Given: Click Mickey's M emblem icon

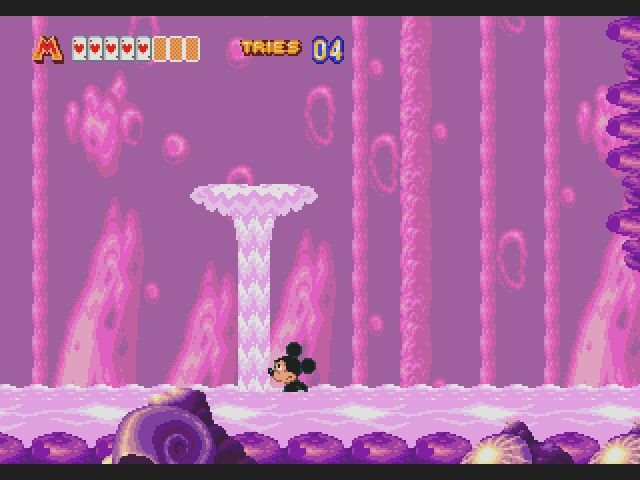Looking at the screenshot, I should (x=48, y=48).
